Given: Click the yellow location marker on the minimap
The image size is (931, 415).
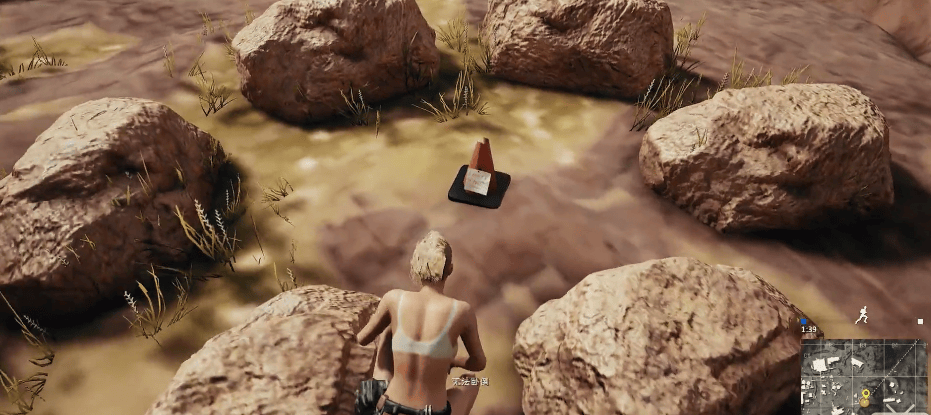Looking at the screenshot, I should pyautogui.click(x=864, y=394).
